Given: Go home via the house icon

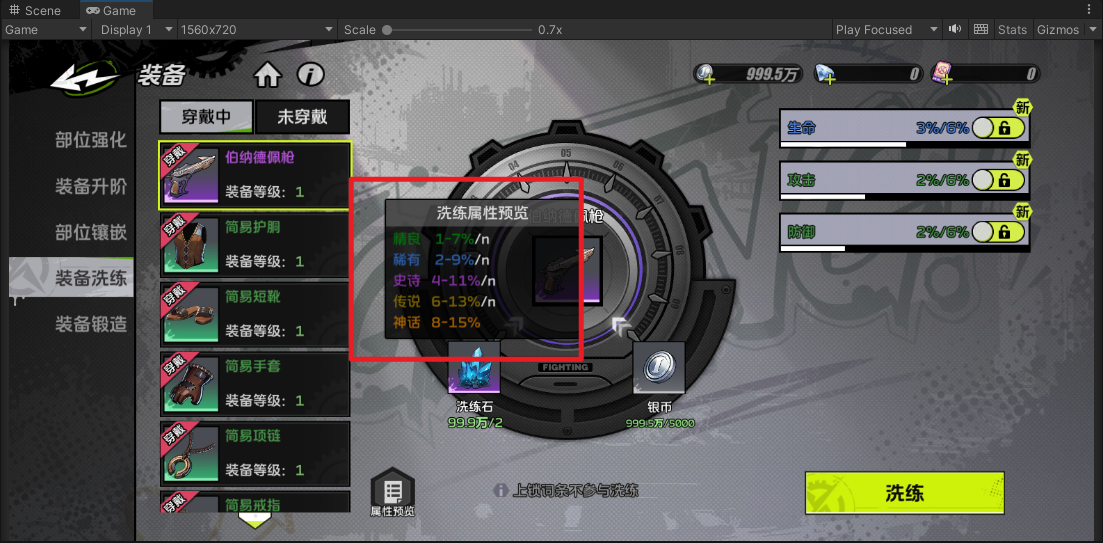Looking at the screenshot, I should (x=267, y=75).
